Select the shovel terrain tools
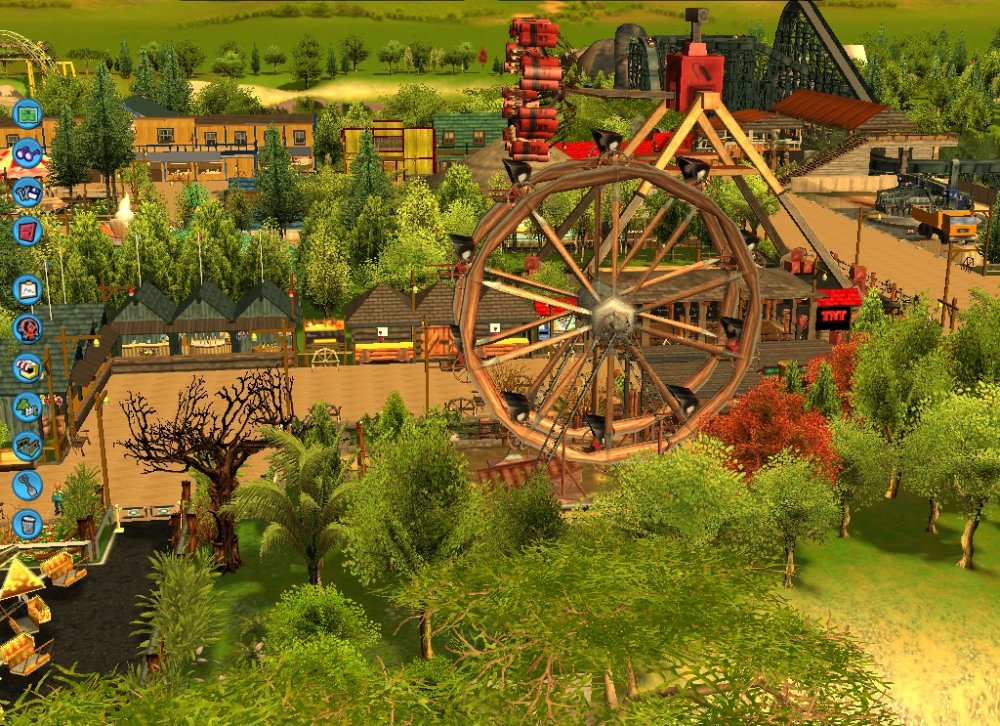Screen dimensions: 1000x726 click(x=27, y=484)
